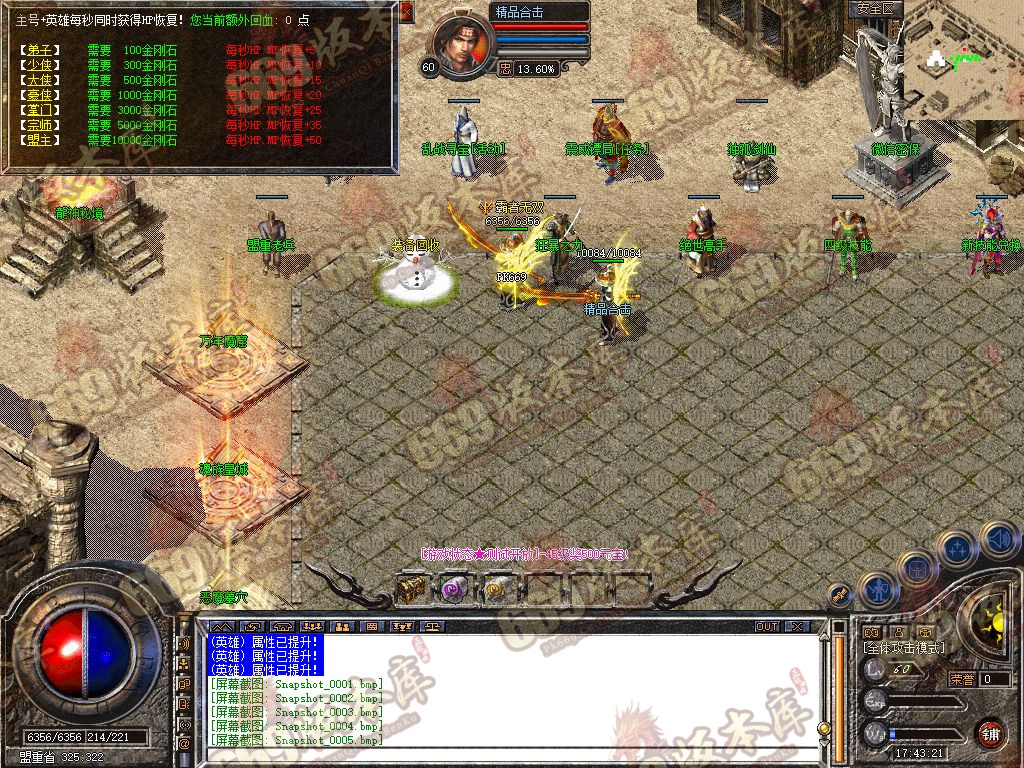Choose the 【弟子】 rank option

pyautogui.click(x=40, y=50)
